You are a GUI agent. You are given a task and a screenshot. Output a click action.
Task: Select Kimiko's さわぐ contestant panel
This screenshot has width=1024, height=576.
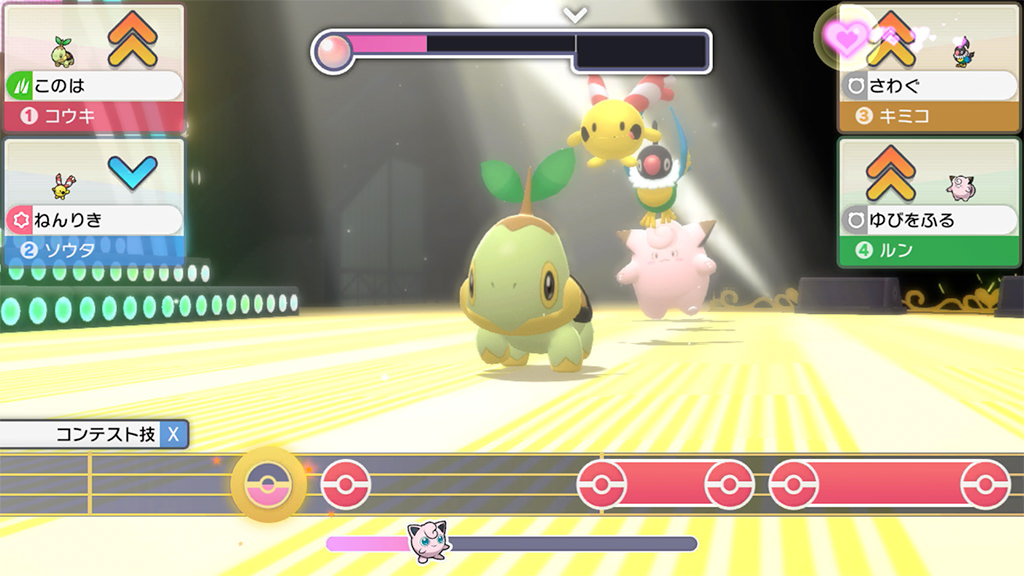pos(929,68)
